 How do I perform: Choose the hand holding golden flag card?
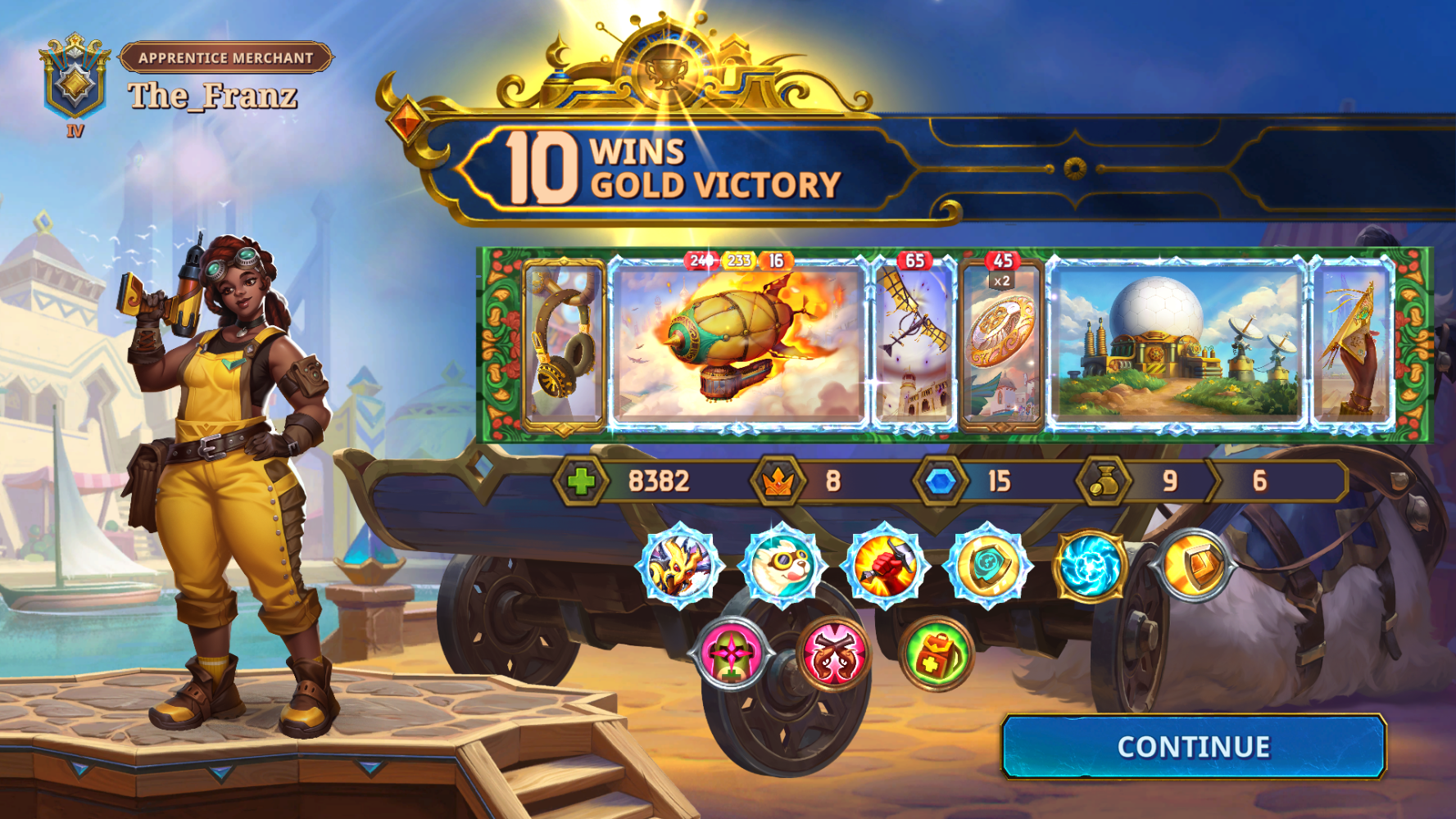(x=1352, y=346)
